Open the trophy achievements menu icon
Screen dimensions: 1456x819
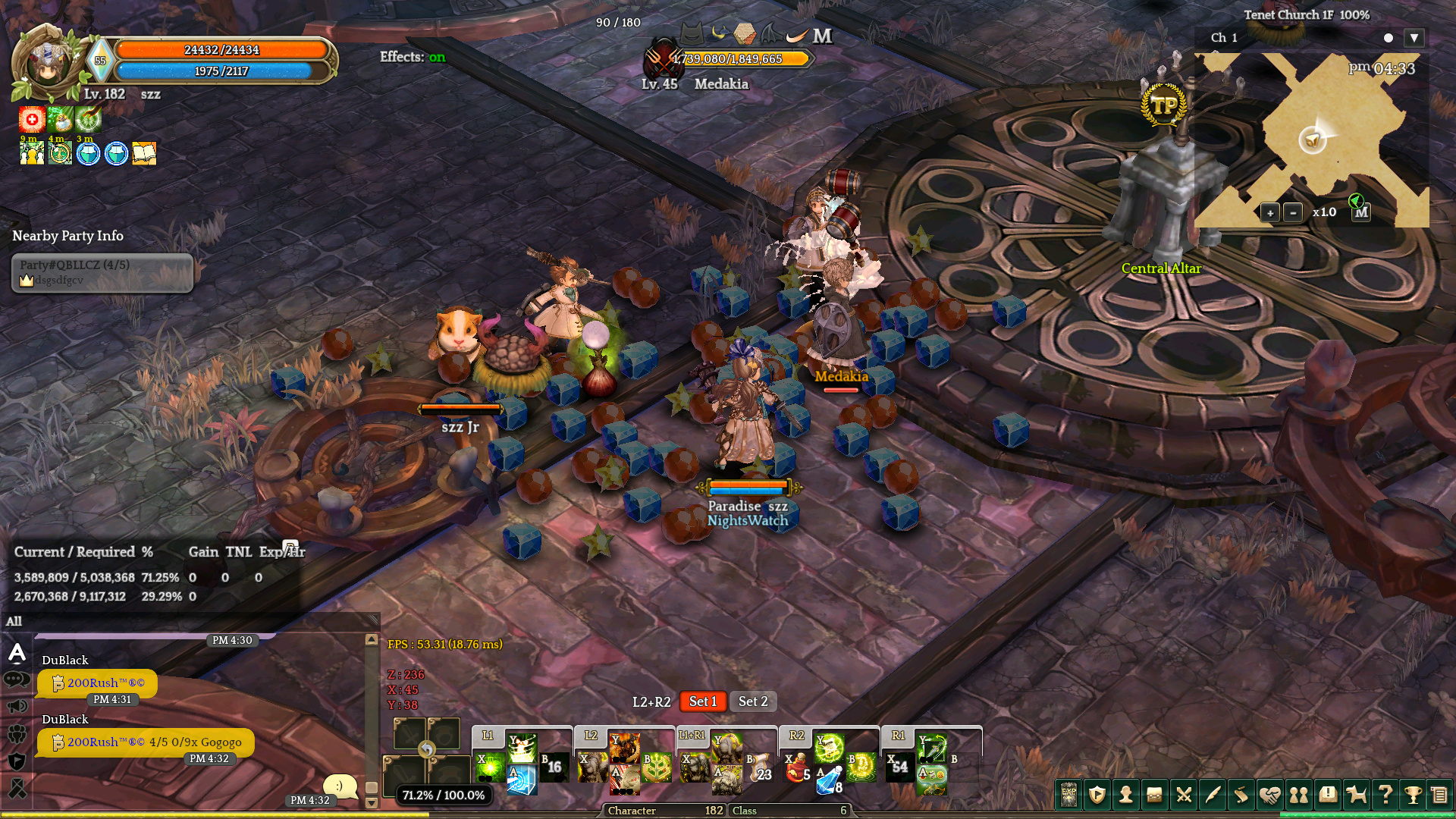point(1413,795)
